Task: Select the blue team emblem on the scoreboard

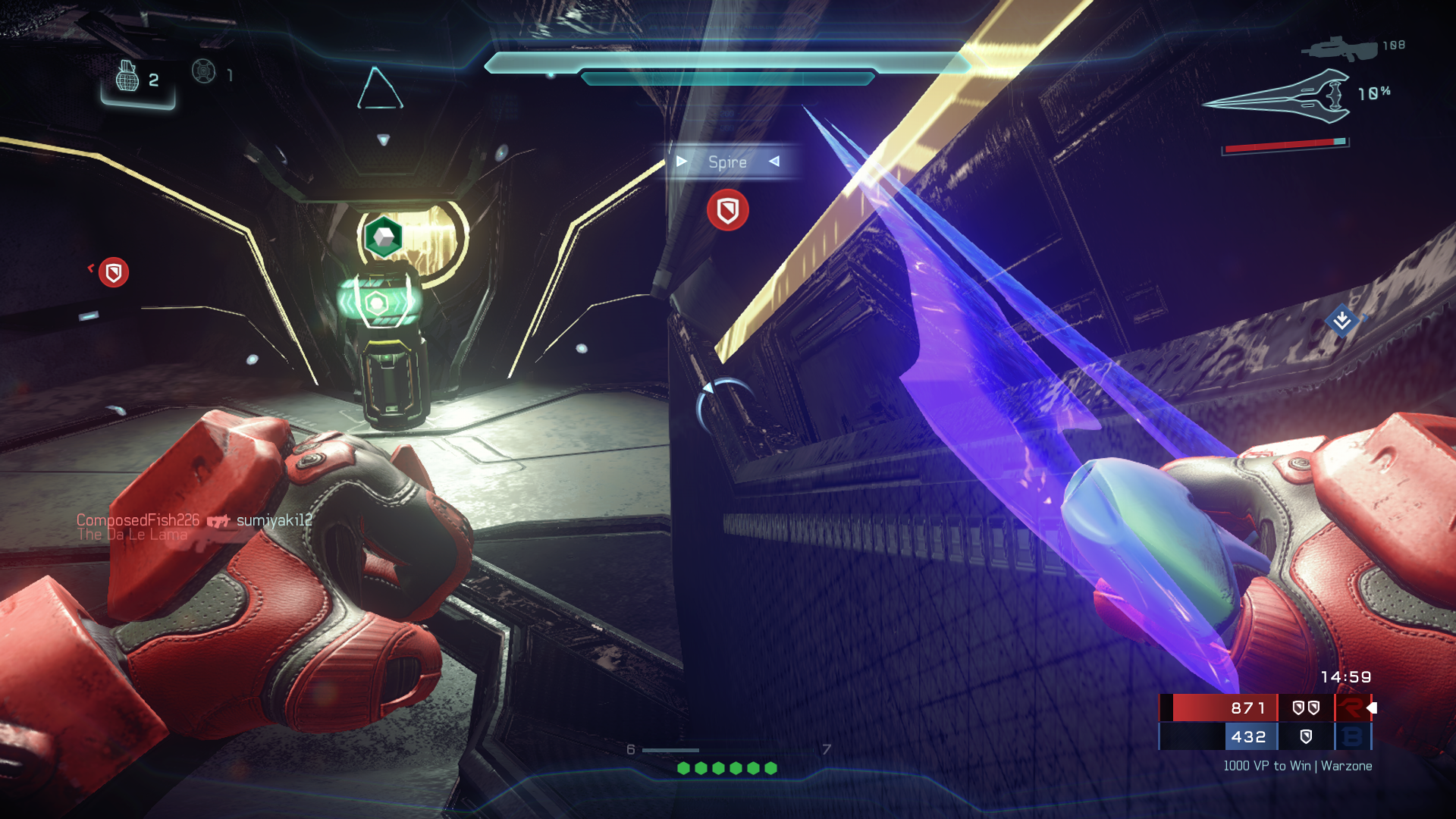Action: (1351, 736)
